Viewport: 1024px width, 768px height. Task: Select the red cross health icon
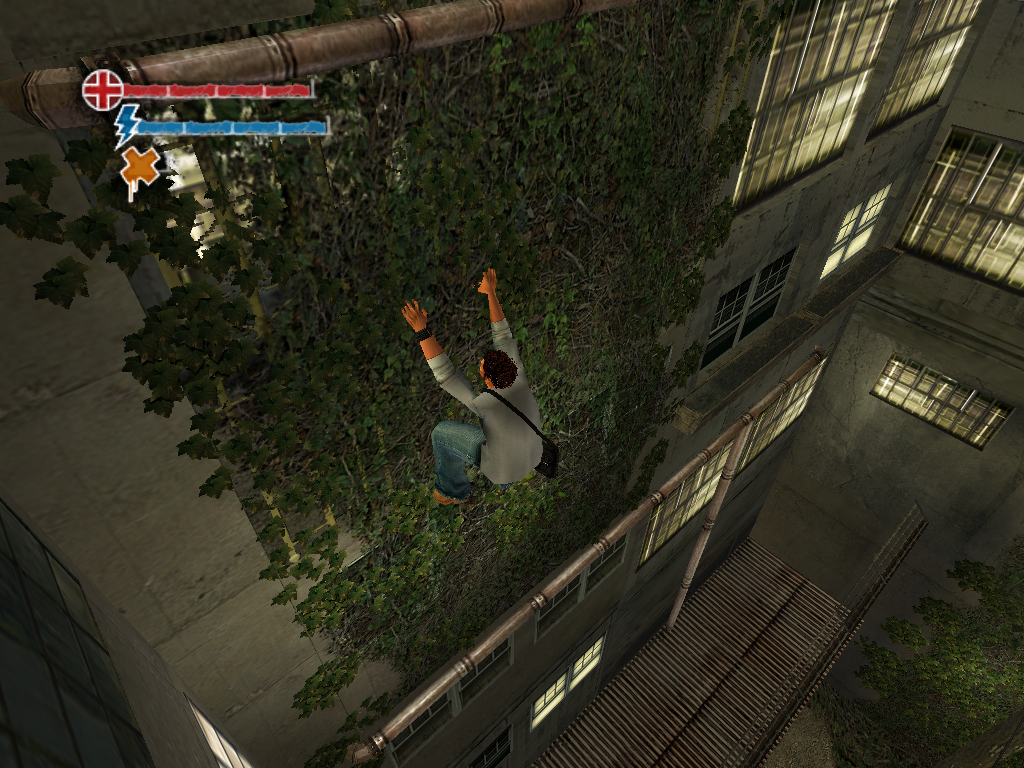(102, 89)
